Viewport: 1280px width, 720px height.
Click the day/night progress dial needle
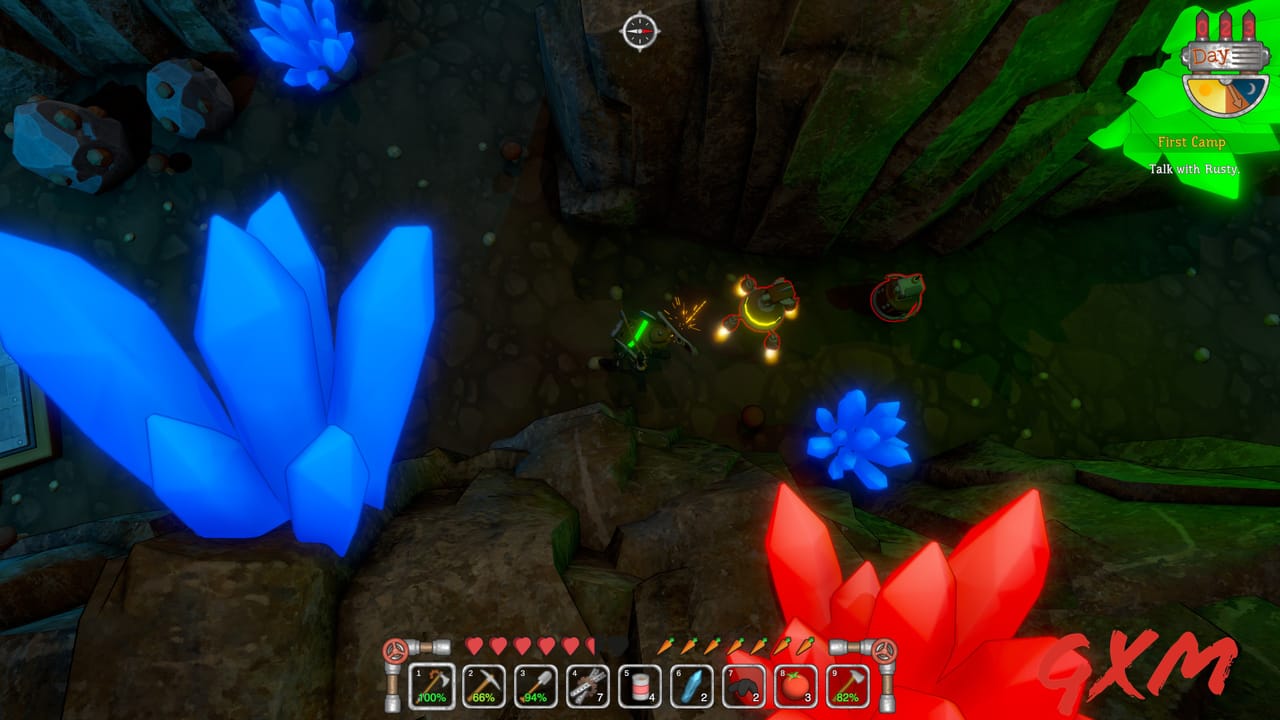[x=1236, y=94]
